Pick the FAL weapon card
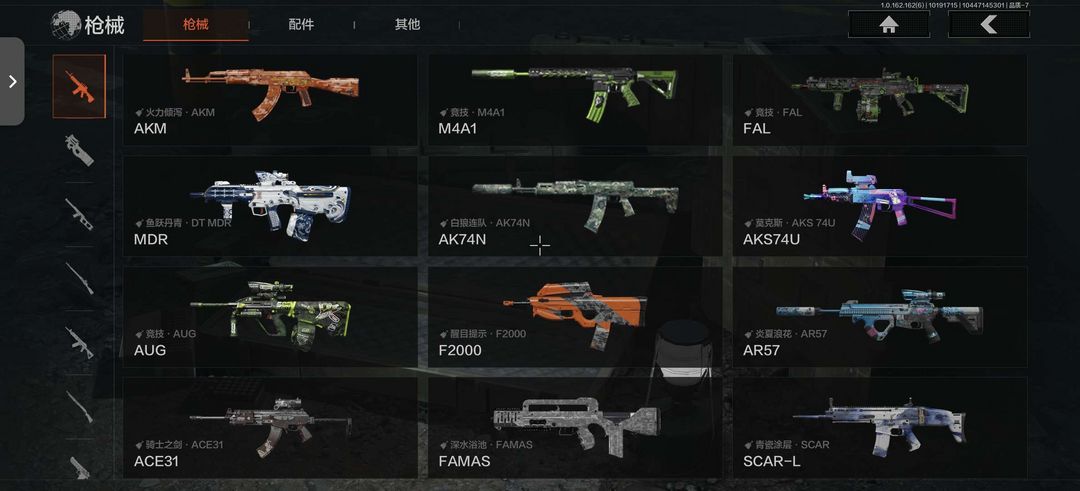The height and width of the screenshot is (491, 1080). pyautogui.click(x=880, y=98)
